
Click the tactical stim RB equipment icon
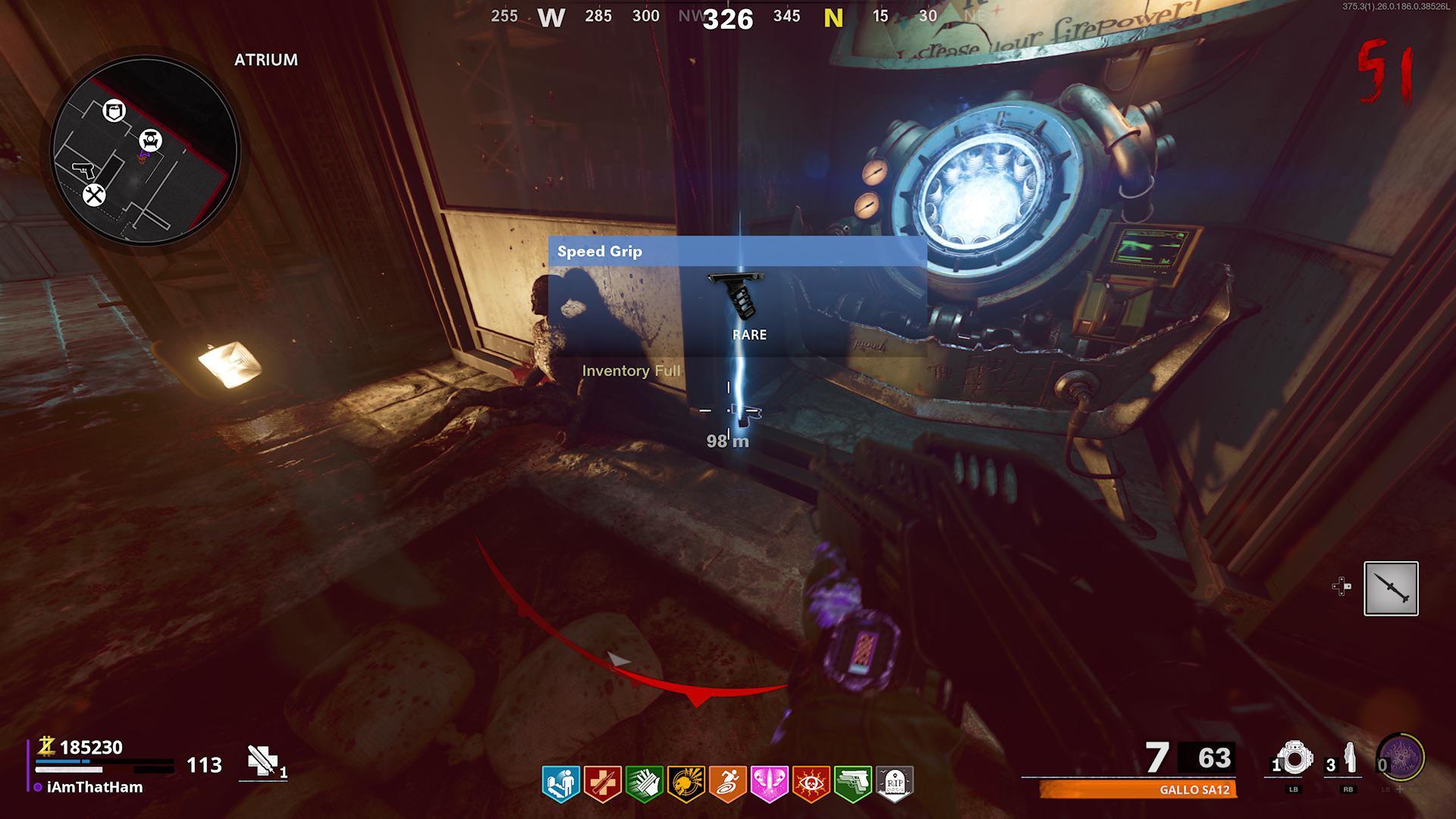pyautogui.click(x=1351, y=758)
